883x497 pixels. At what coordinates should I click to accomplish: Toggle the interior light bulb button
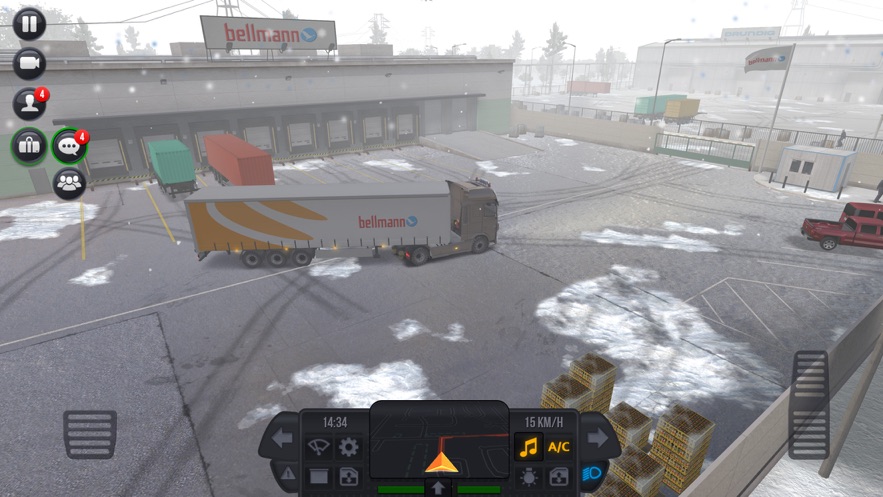528,477
